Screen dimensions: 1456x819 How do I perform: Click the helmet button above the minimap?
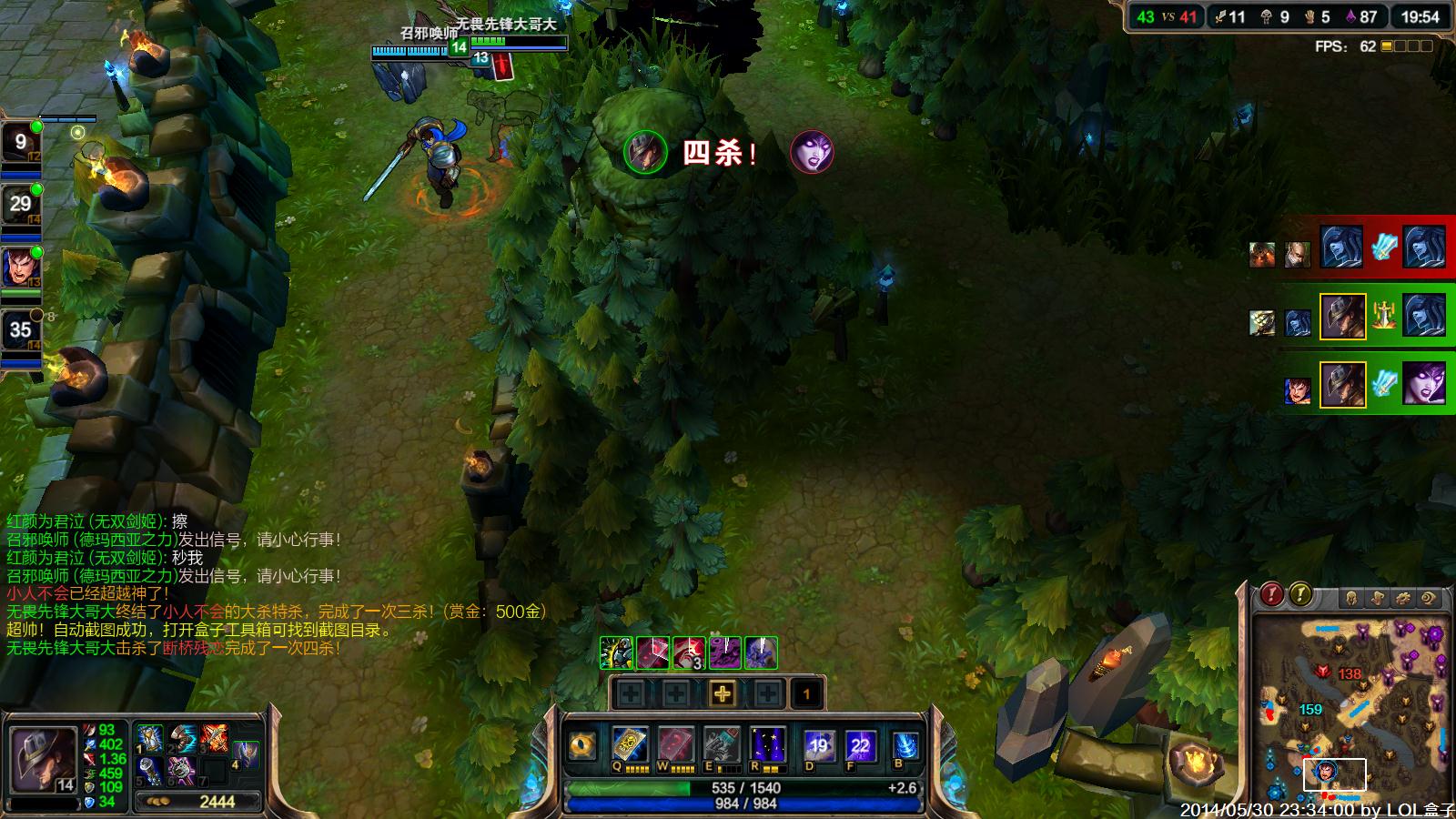tap(1351, 598)
